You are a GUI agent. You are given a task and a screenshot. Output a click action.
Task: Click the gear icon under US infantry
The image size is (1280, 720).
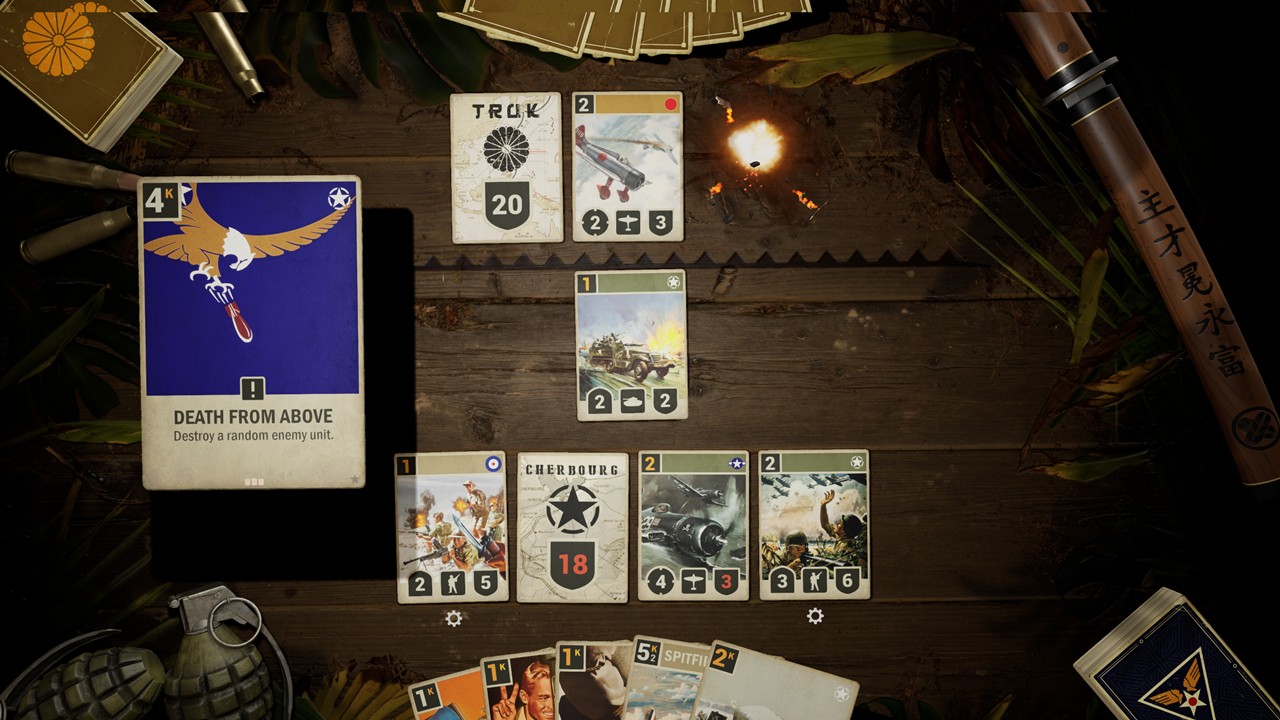pos(815,616)
